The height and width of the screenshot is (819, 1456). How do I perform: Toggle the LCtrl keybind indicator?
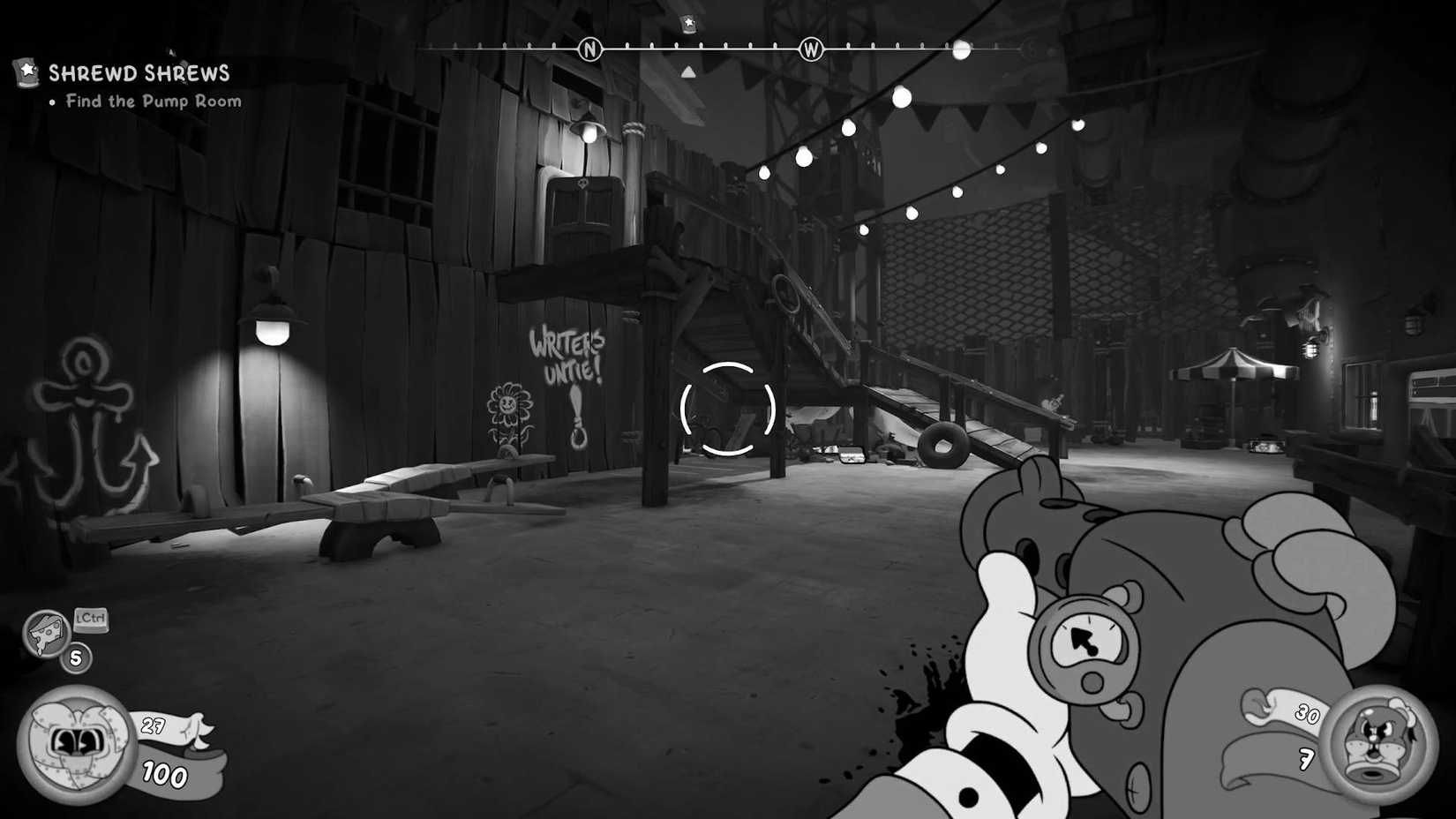point(91,619)
